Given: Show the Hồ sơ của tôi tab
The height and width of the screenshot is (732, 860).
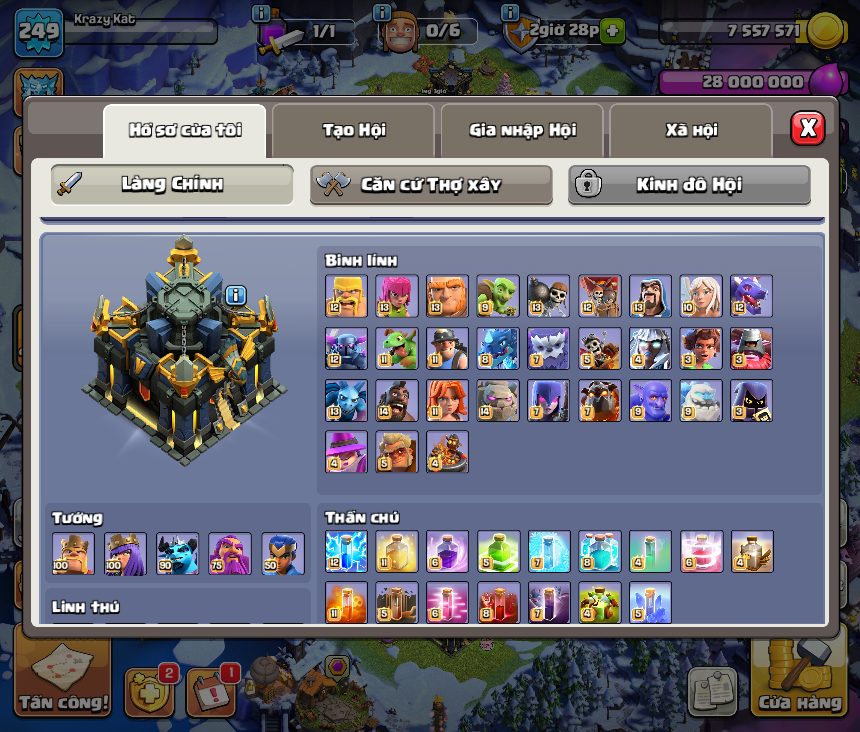Looking at the screenshot, I should tap(185, 130).
